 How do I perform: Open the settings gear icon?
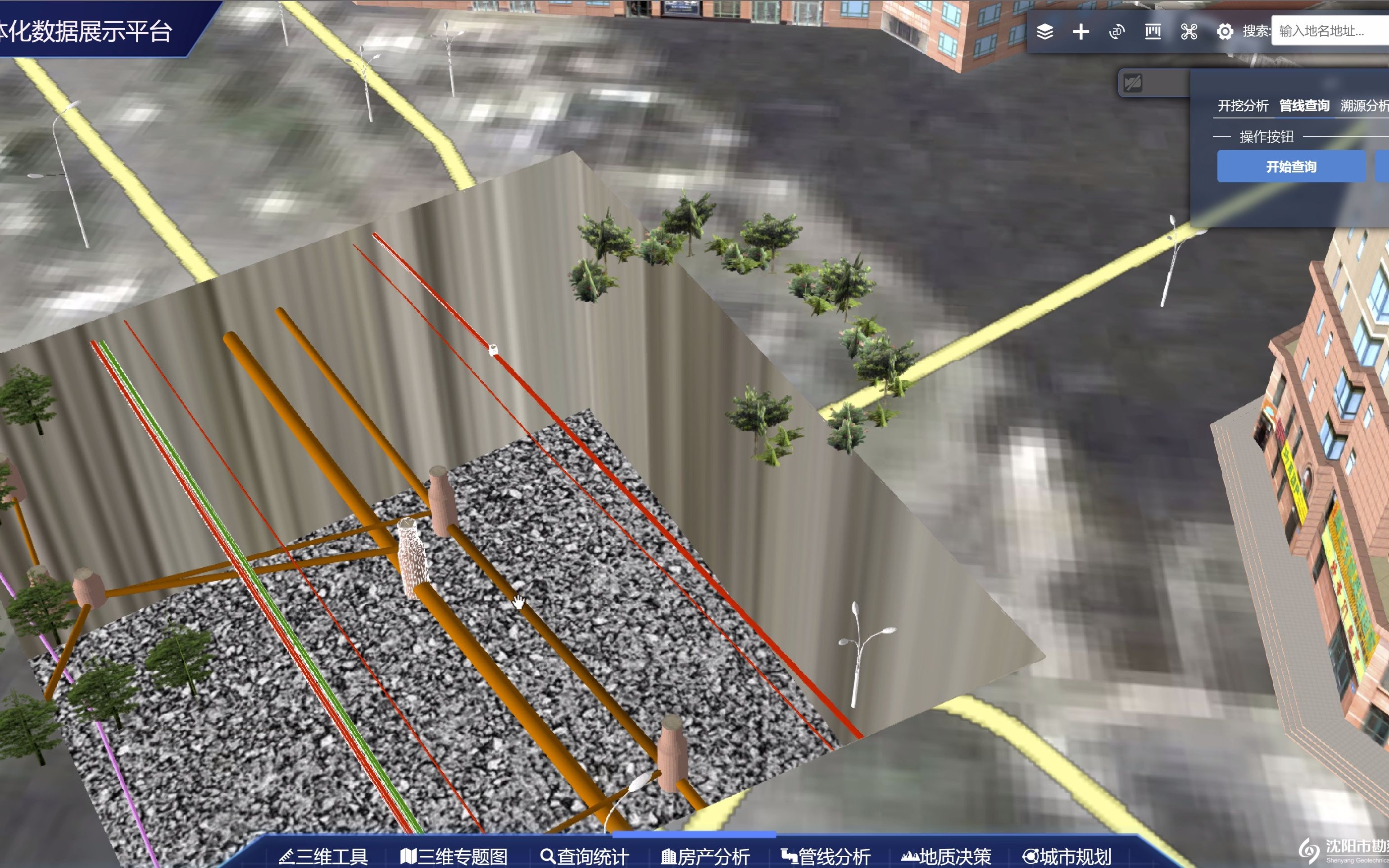(1226, 32)
